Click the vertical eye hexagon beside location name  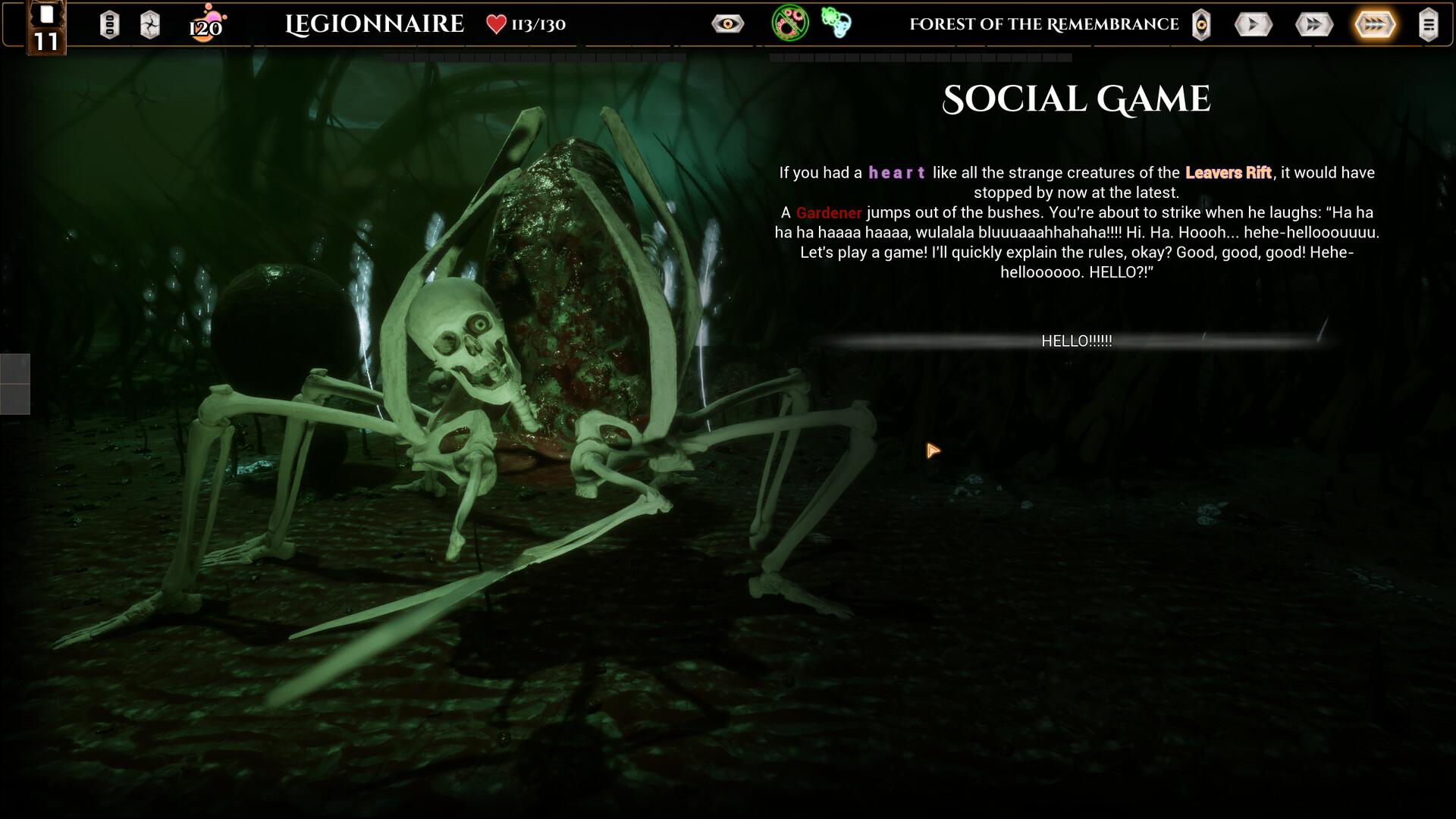pos(1201,24)
